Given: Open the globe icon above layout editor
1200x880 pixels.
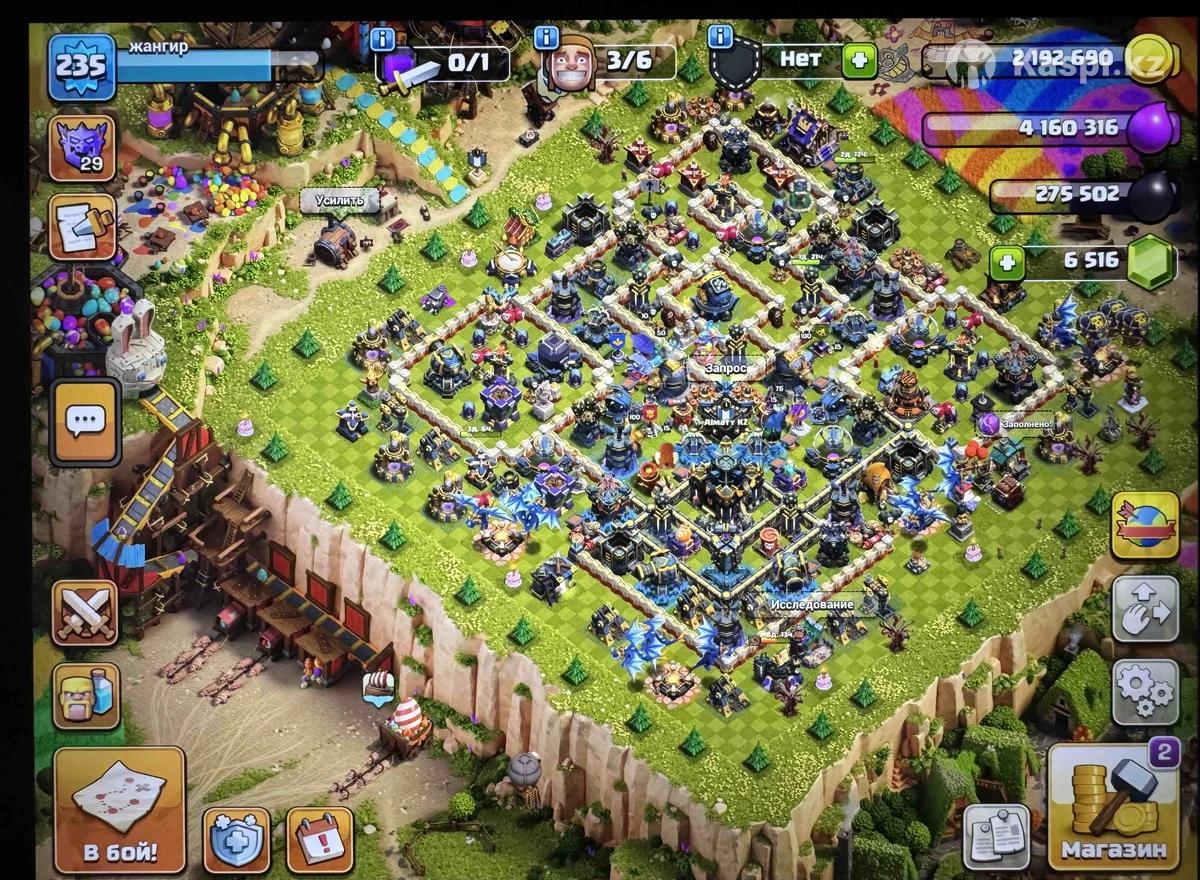Looking at the screenshot, I should [1144, 525].
